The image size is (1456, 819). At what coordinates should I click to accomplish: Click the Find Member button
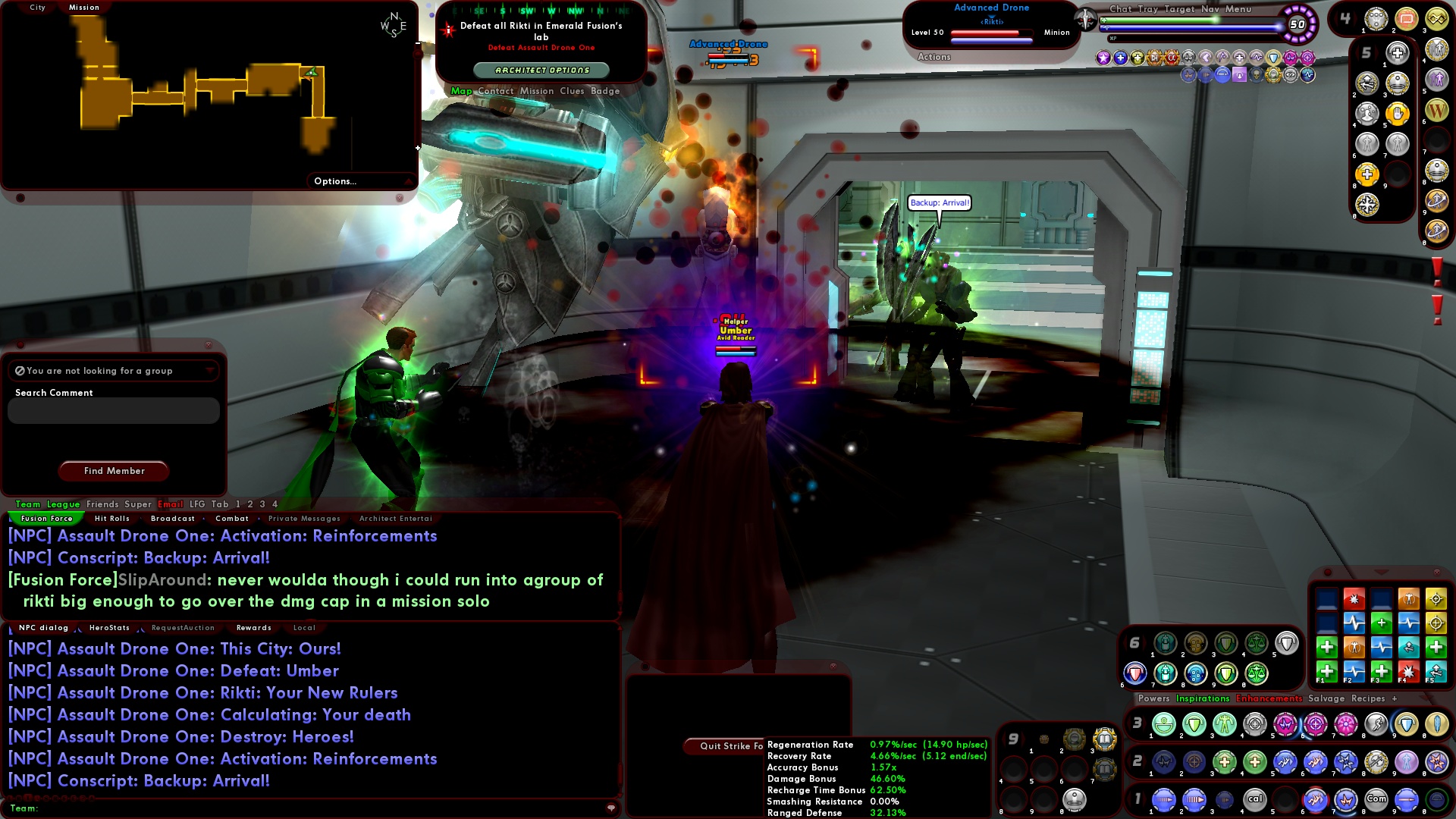tap(113, 471)
